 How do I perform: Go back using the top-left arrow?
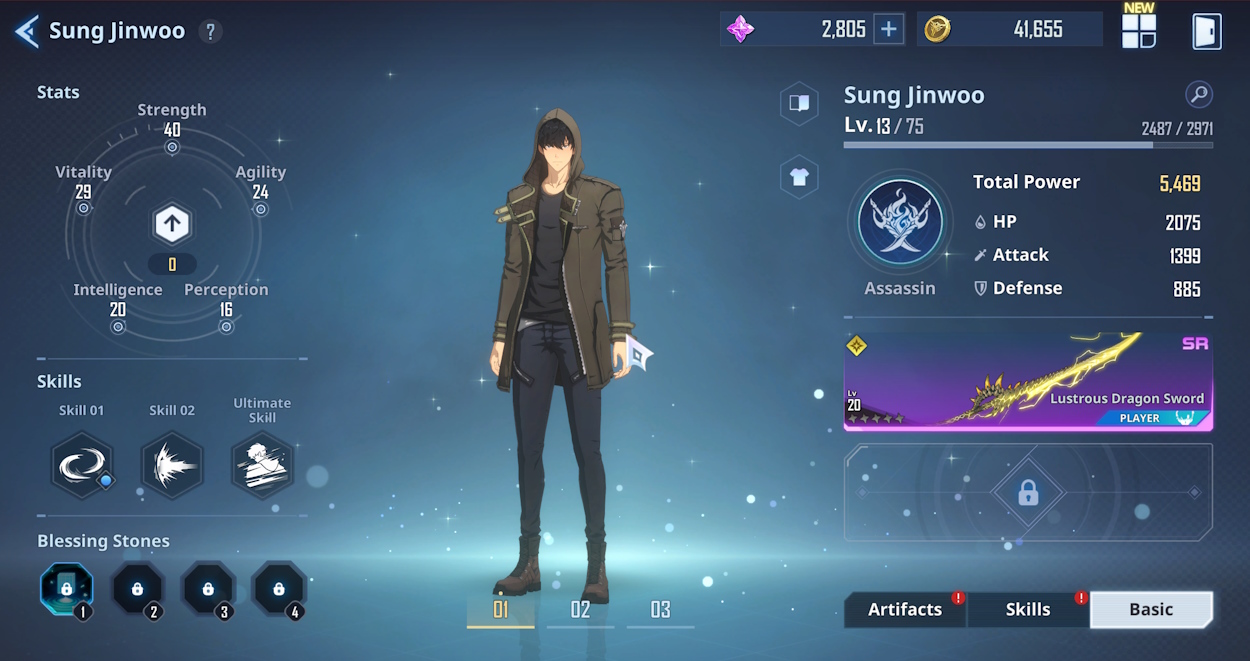27,31
